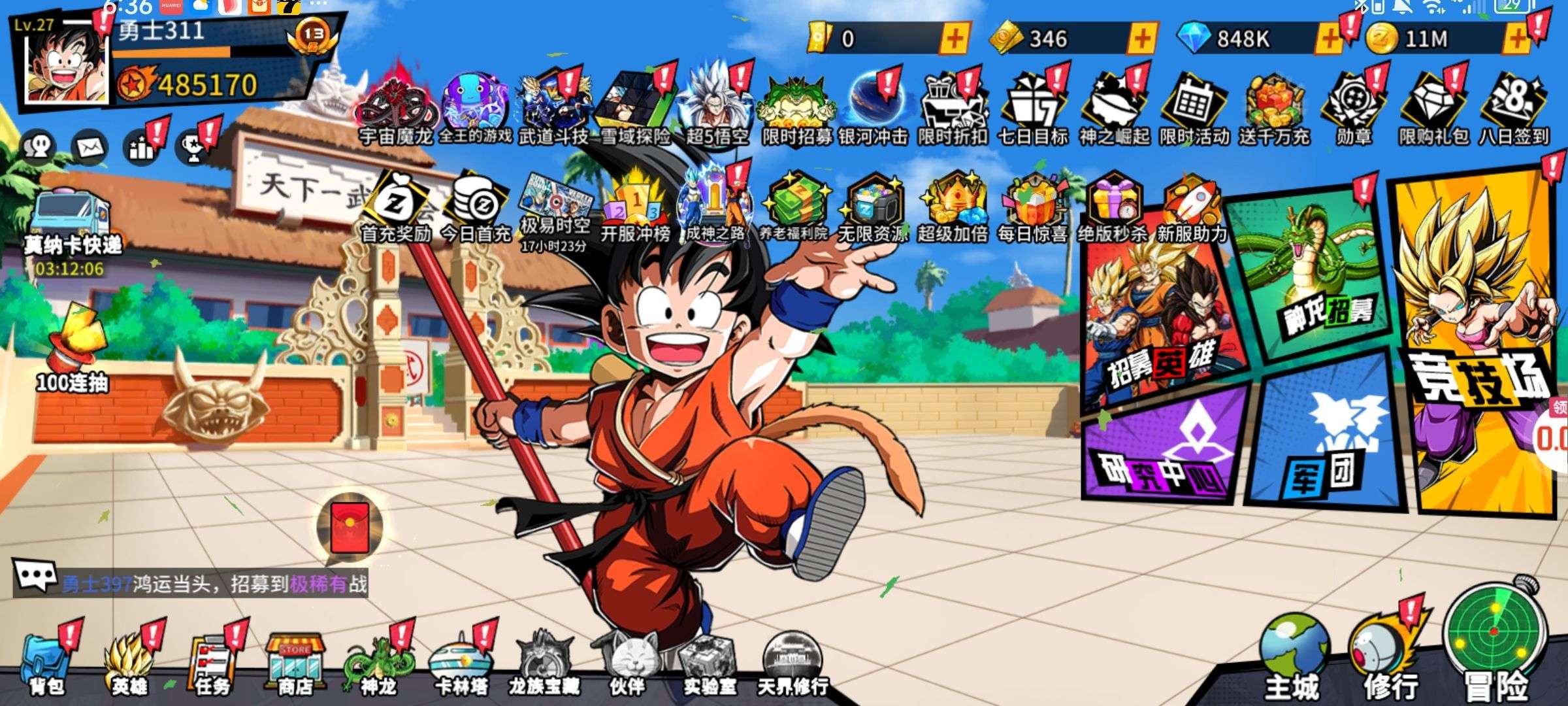Image resolution: width=1568 pixels, height=706 pixels.
Task: Open the mail envelope icon
Action: pos(90,146)
